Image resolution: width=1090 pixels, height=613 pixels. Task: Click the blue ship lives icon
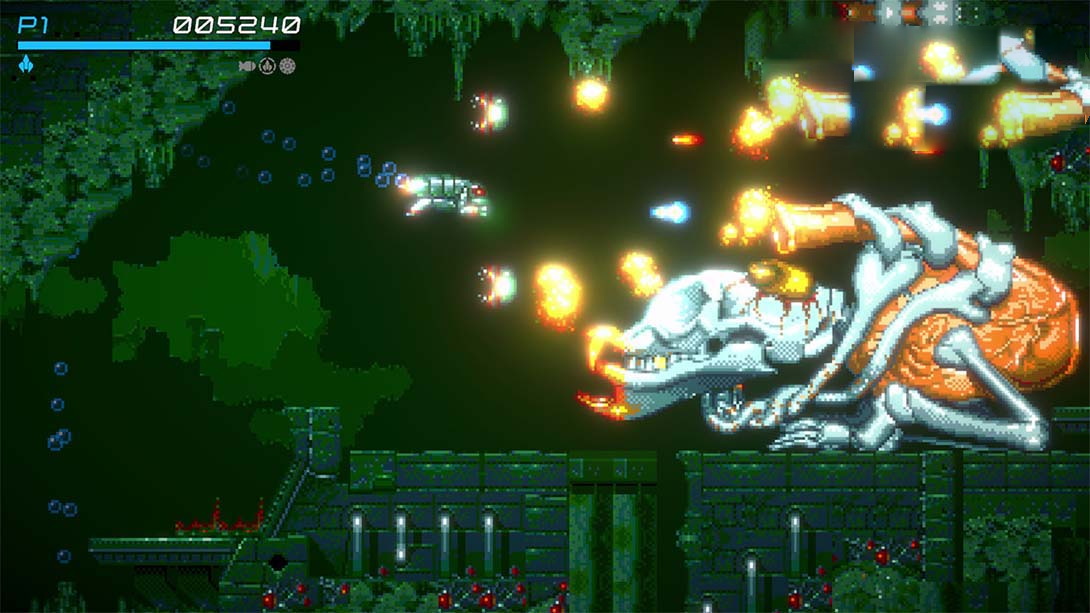click(26, 65)
